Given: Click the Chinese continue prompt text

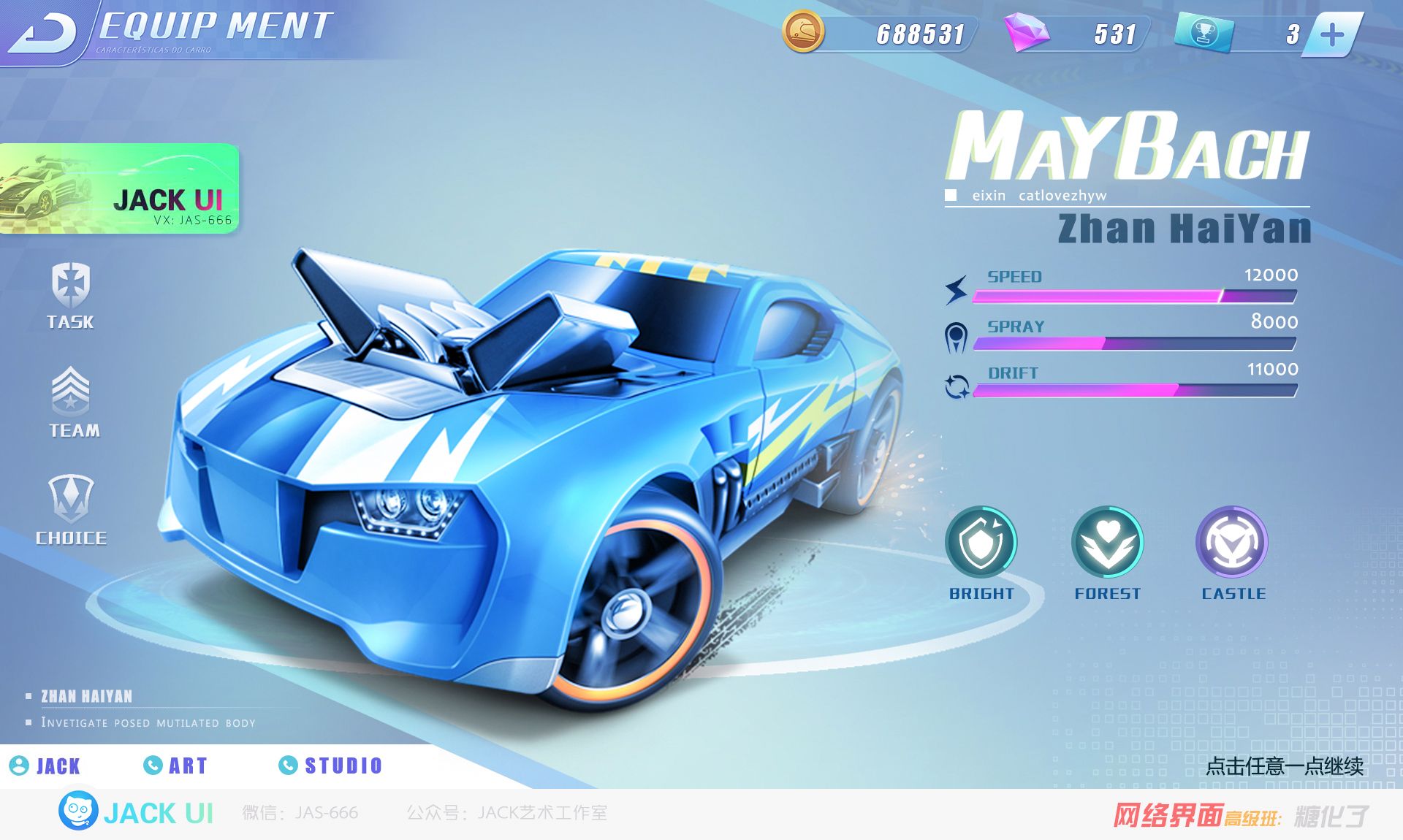Looking at the screenshot, I should click(1284, 765).
